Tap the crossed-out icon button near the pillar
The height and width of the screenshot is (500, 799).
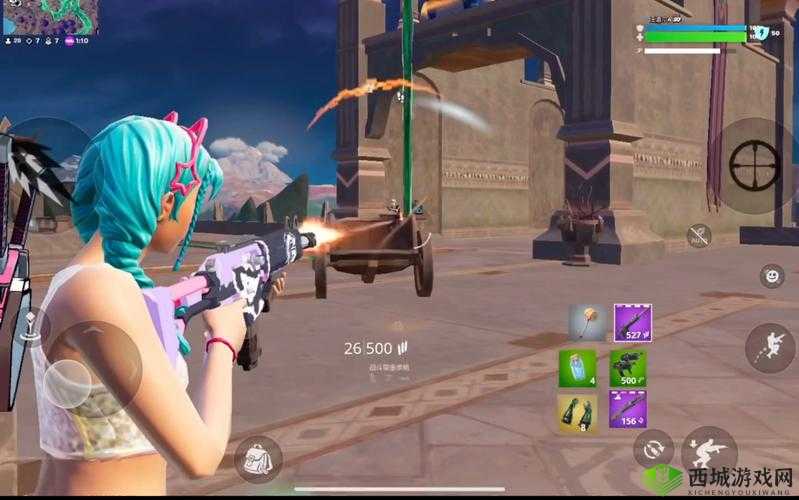pos(699,236)
